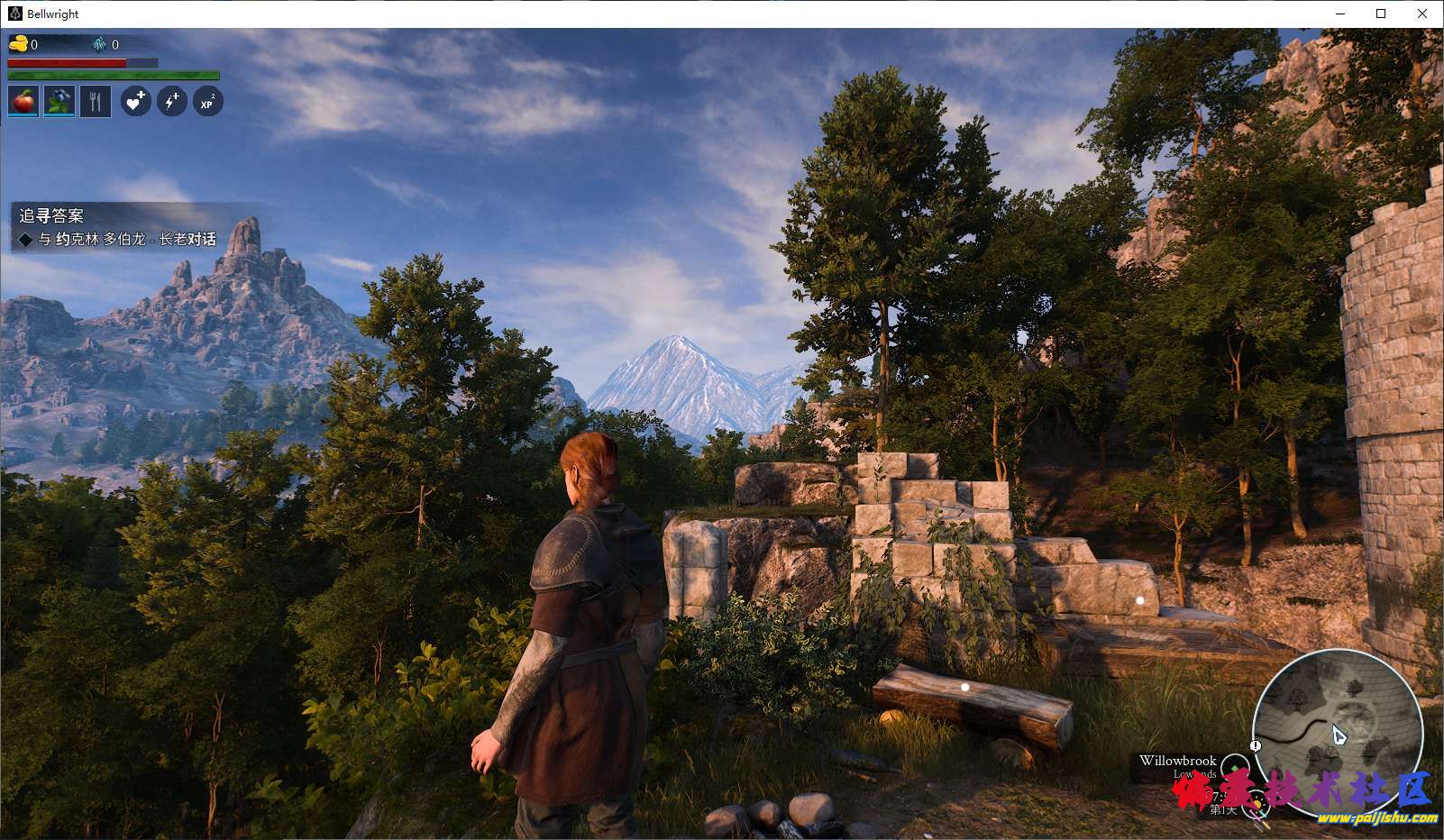Click the fork and knife food slot
The width and height of the screenshot is (1444, 840).
click(96, 102)
